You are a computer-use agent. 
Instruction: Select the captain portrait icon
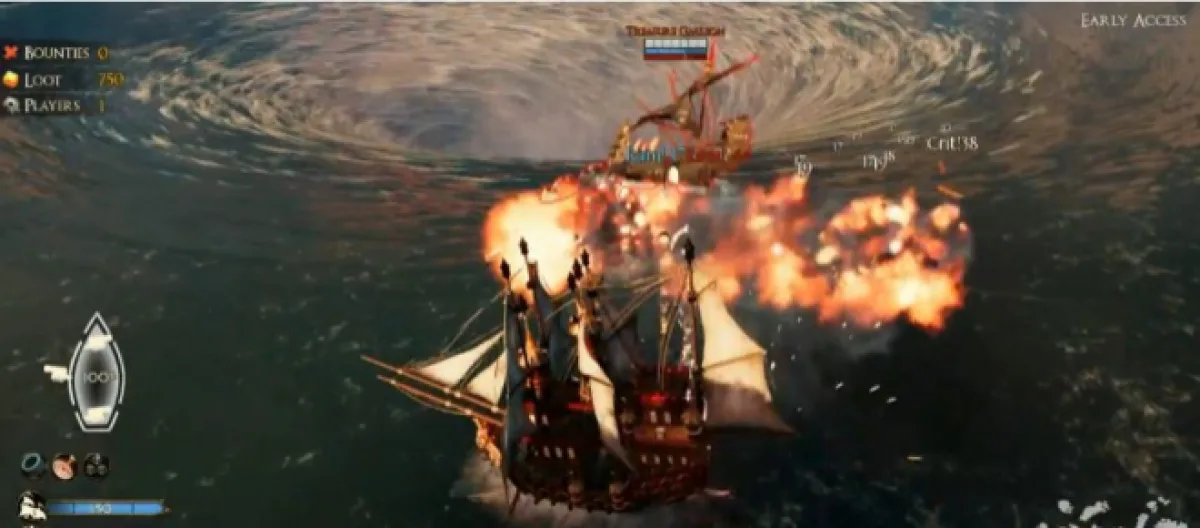30,505
